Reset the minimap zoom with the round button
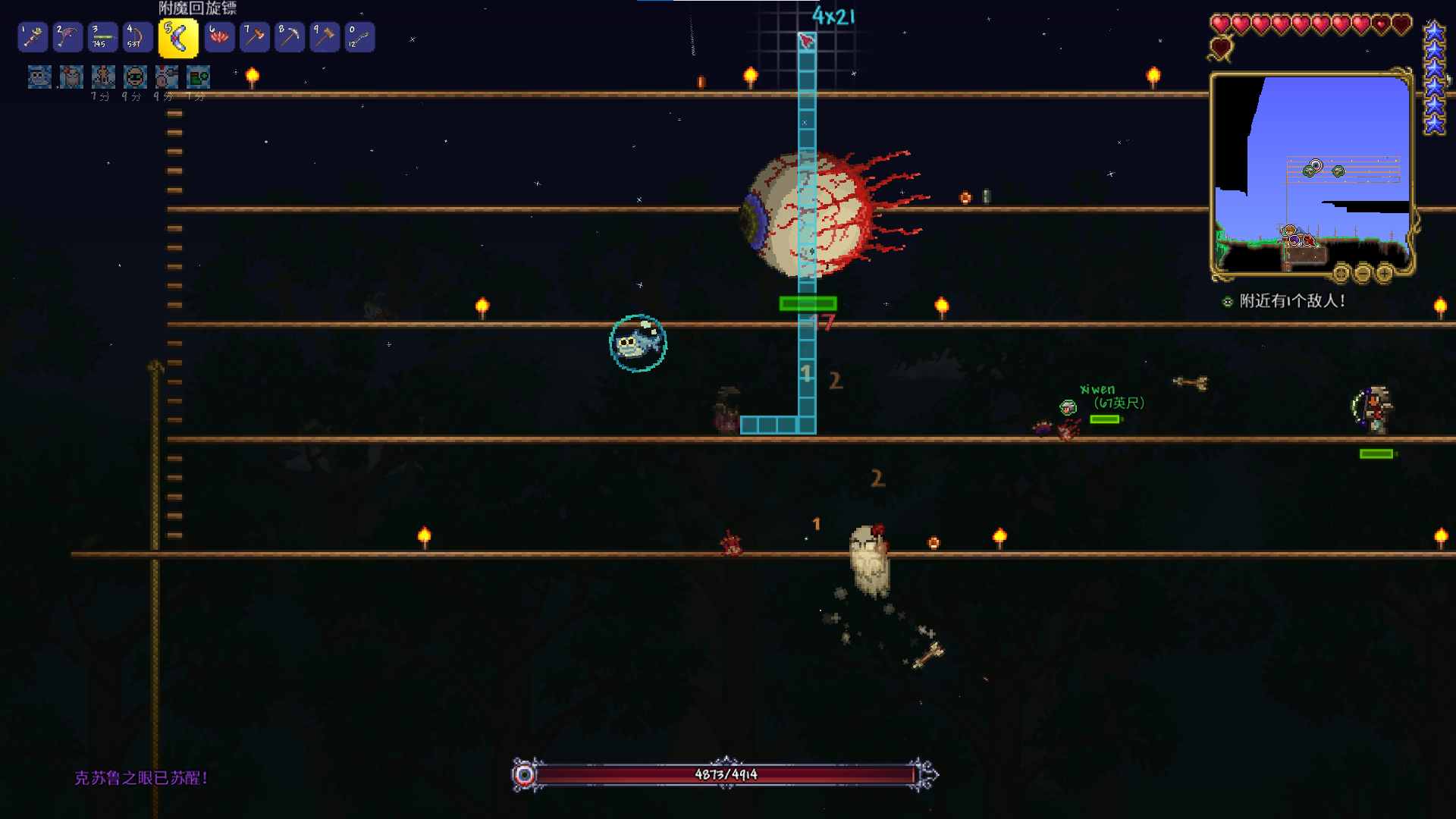Viewport: 1456px width, 819px height. click(1341, 272)
